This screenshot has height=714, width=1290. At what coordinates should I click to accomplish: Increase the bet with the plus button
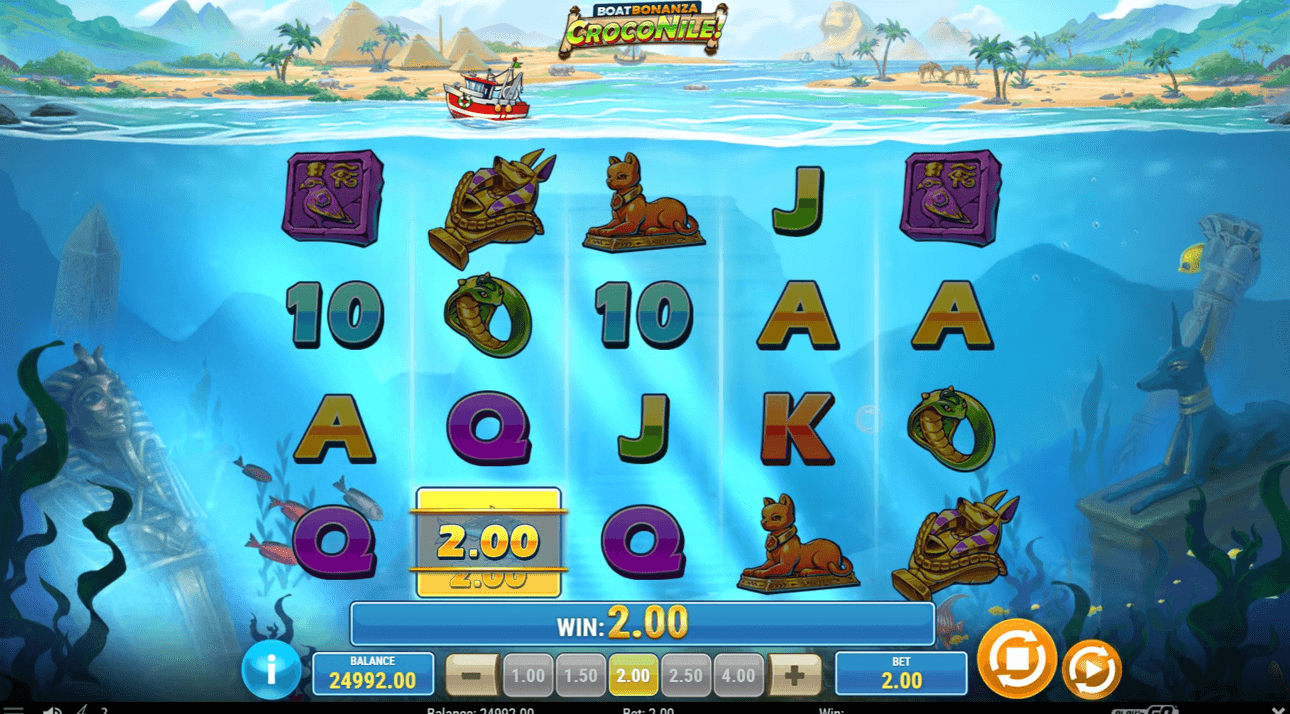click(x=794, y=675)
